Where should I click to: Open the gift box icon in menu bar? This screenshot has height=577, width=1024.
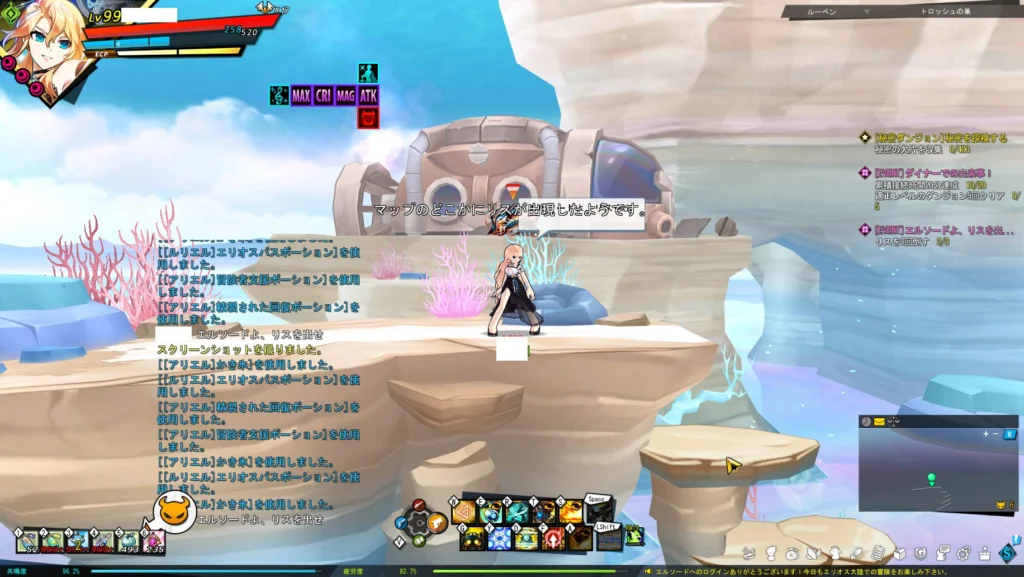click(x=985, y=553)
